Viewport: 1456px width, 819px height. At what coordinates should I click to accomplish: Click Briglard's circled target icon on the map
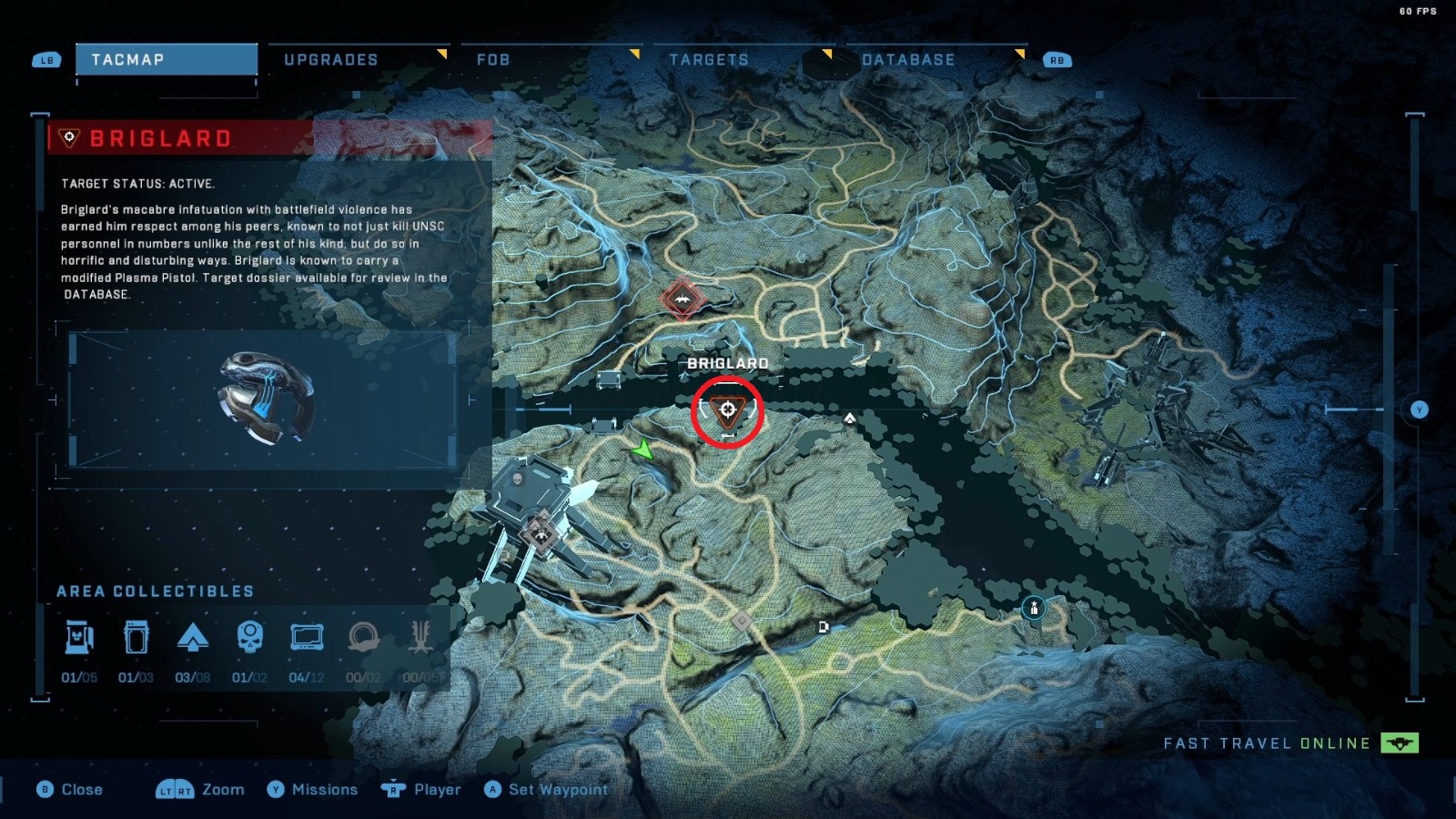[x=728, y=411]
